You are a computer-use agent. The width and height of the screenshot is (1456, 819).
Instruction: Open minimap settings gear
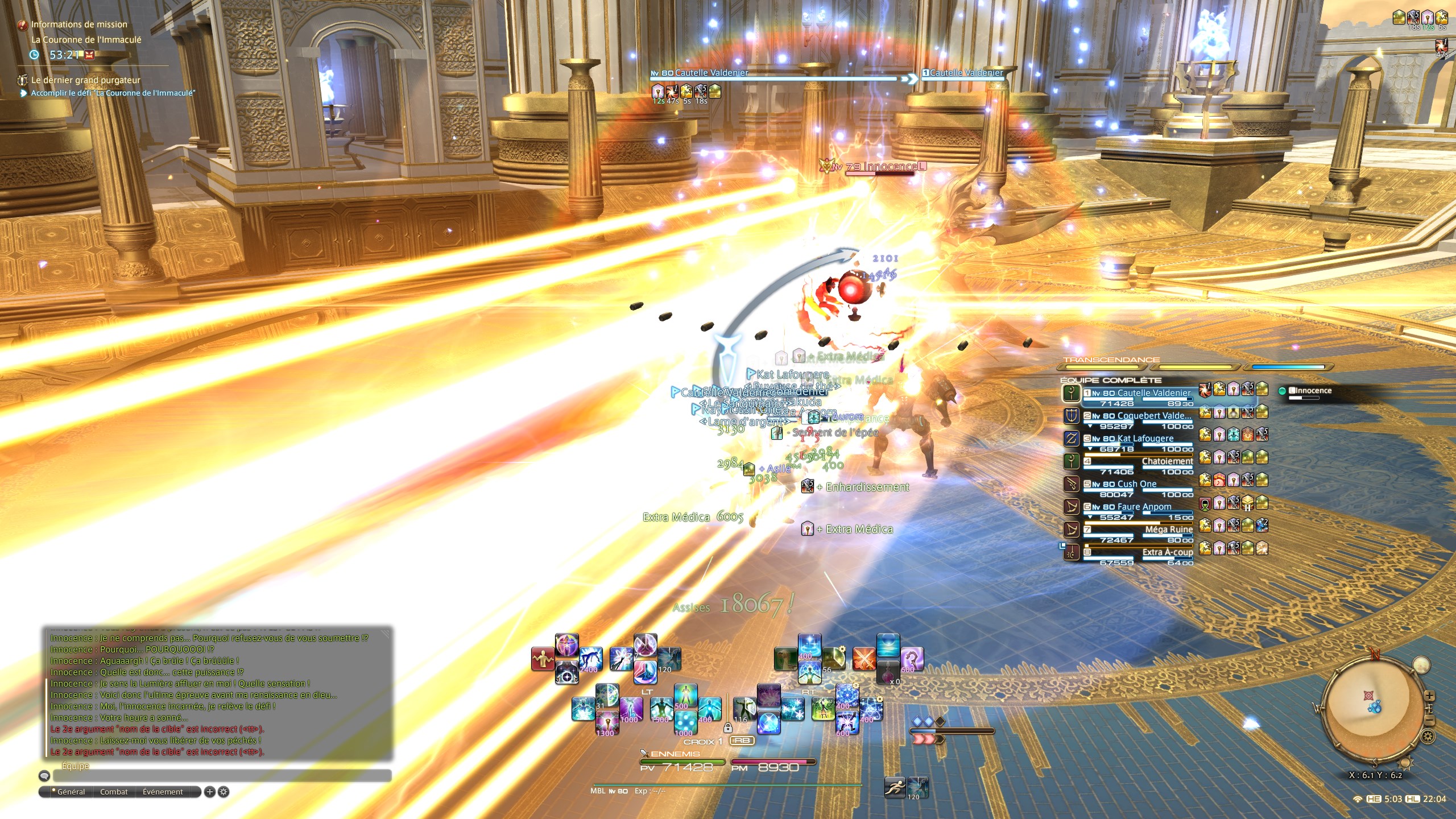coord(1428,737)
